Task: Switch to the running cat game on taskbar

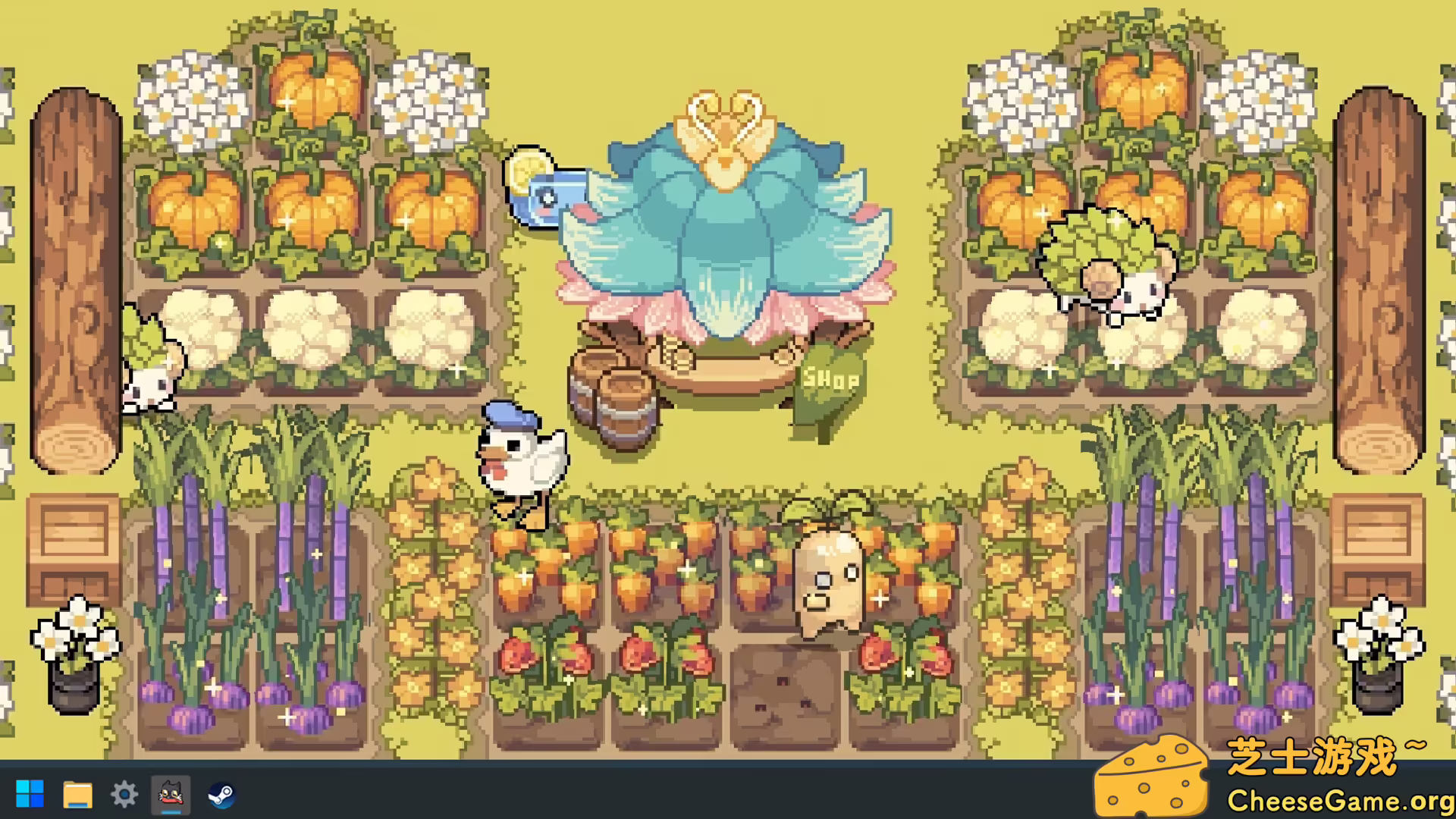Action: tap(172, 793)
